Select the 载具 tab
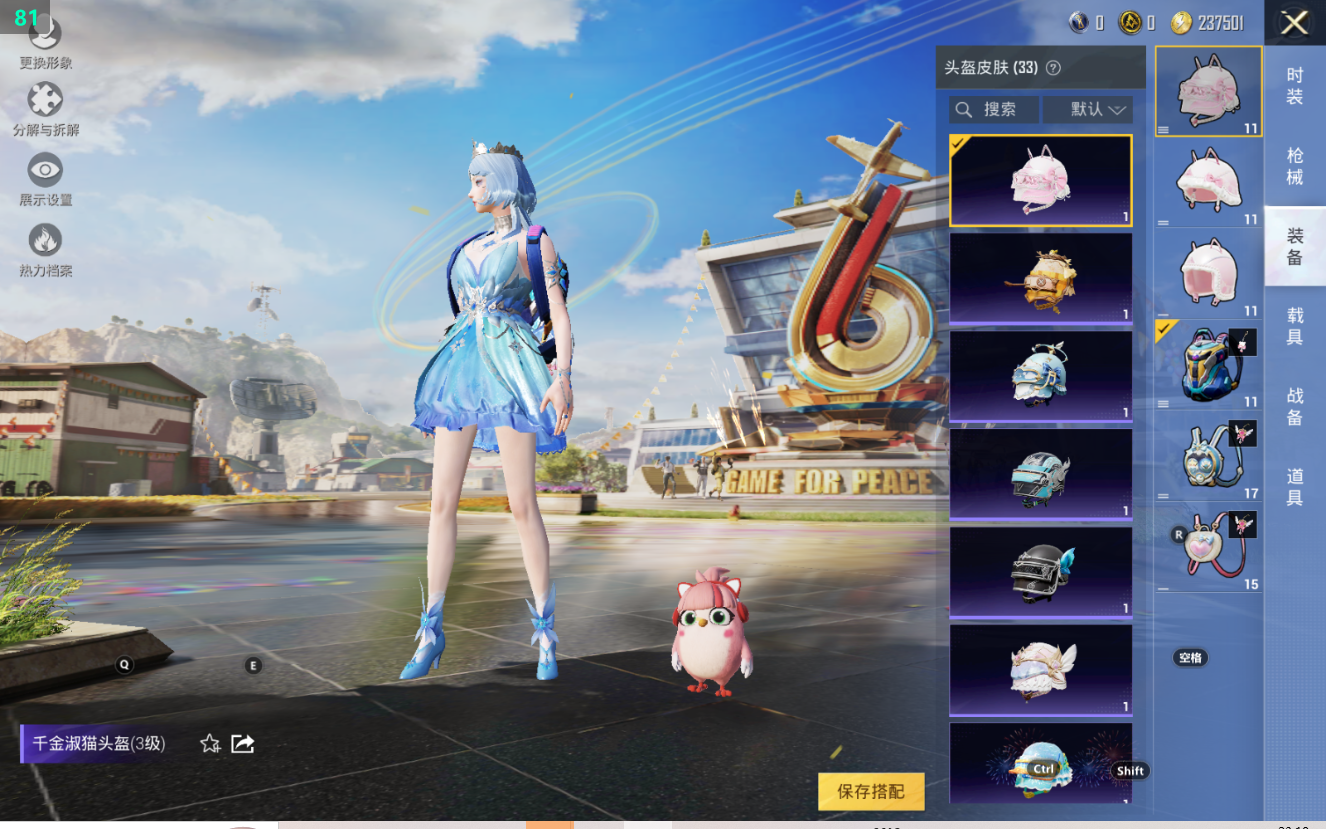The height and width of the screenshot is (829, 1326). (1294, 326)
